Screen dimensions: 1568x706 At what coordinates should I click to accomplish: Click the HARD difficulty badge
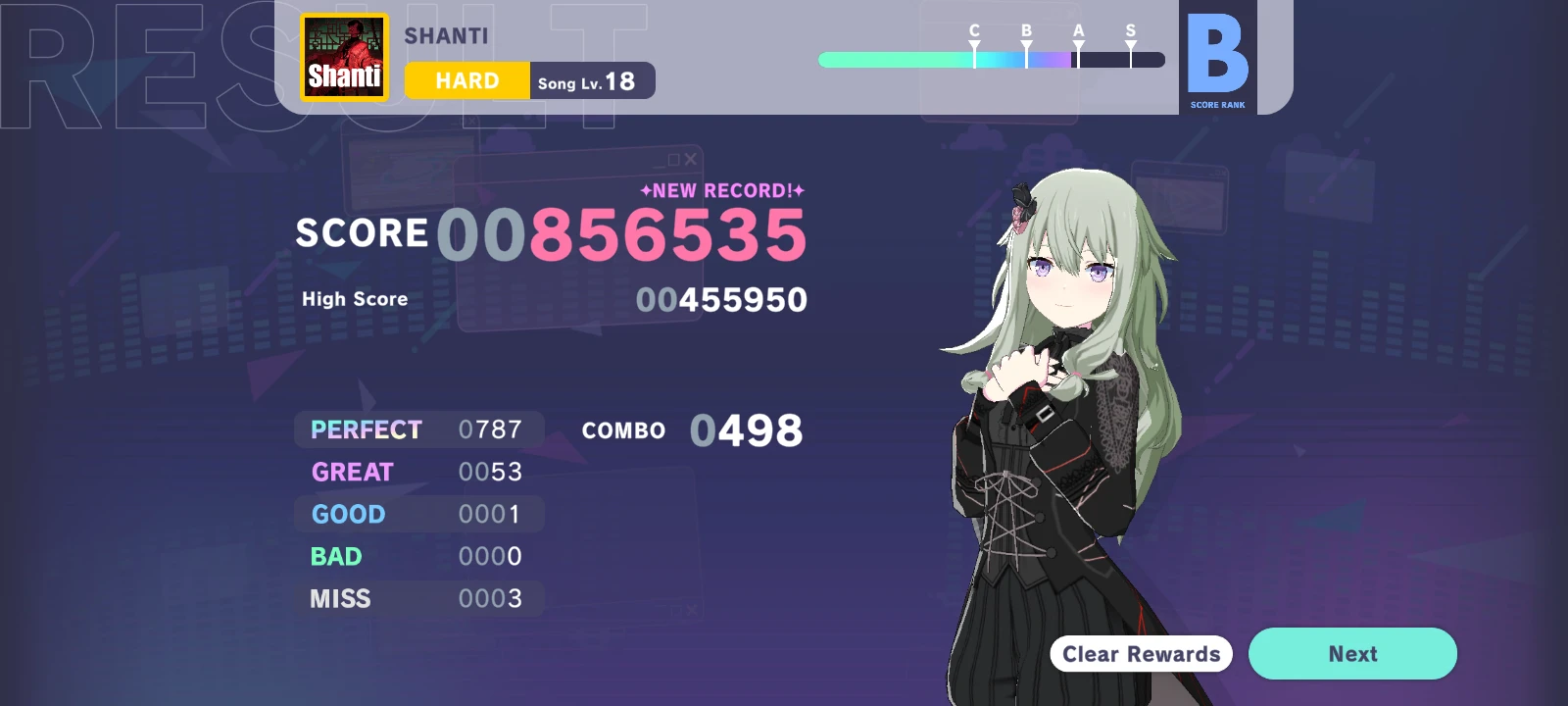466,80
